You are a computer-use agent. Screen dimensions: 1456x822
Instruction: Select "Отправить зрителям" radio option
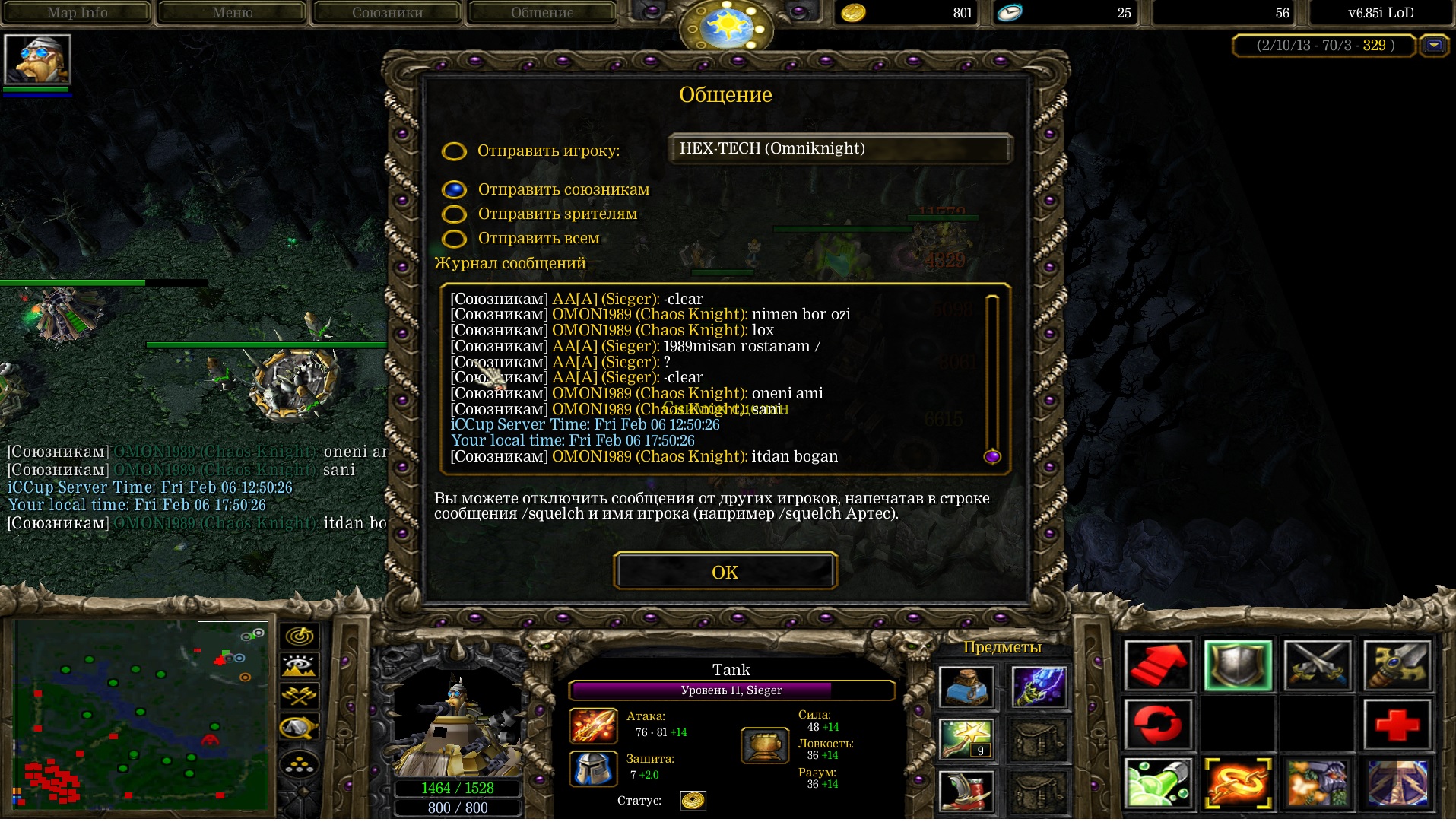coord(454,214)
